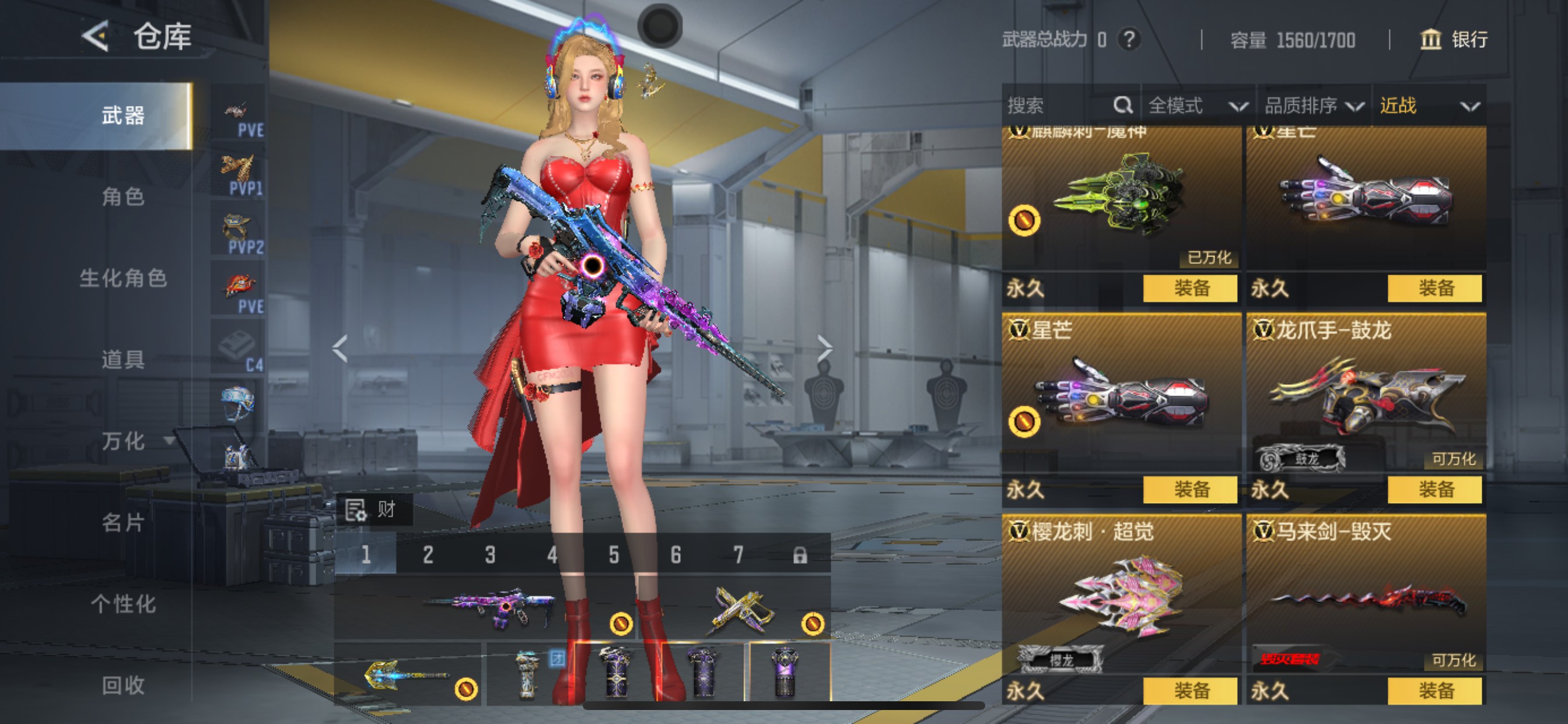The height and width of the screenshot is (724, 1568).
Task: Rotate to the next character with right arrow
Action: pyautogui.click(x=824, y=348)
